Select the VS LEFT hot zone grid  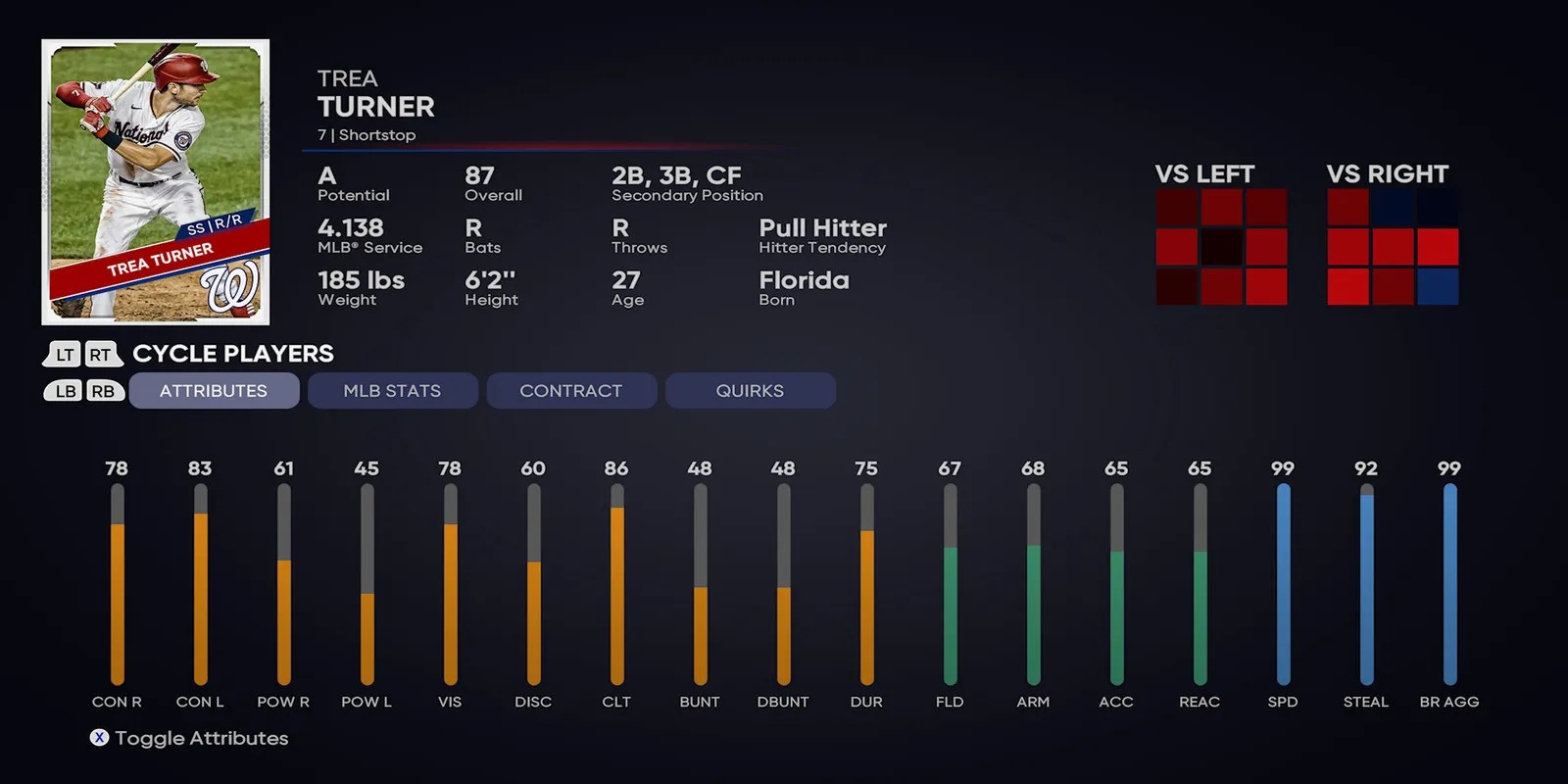[1222, 245]
